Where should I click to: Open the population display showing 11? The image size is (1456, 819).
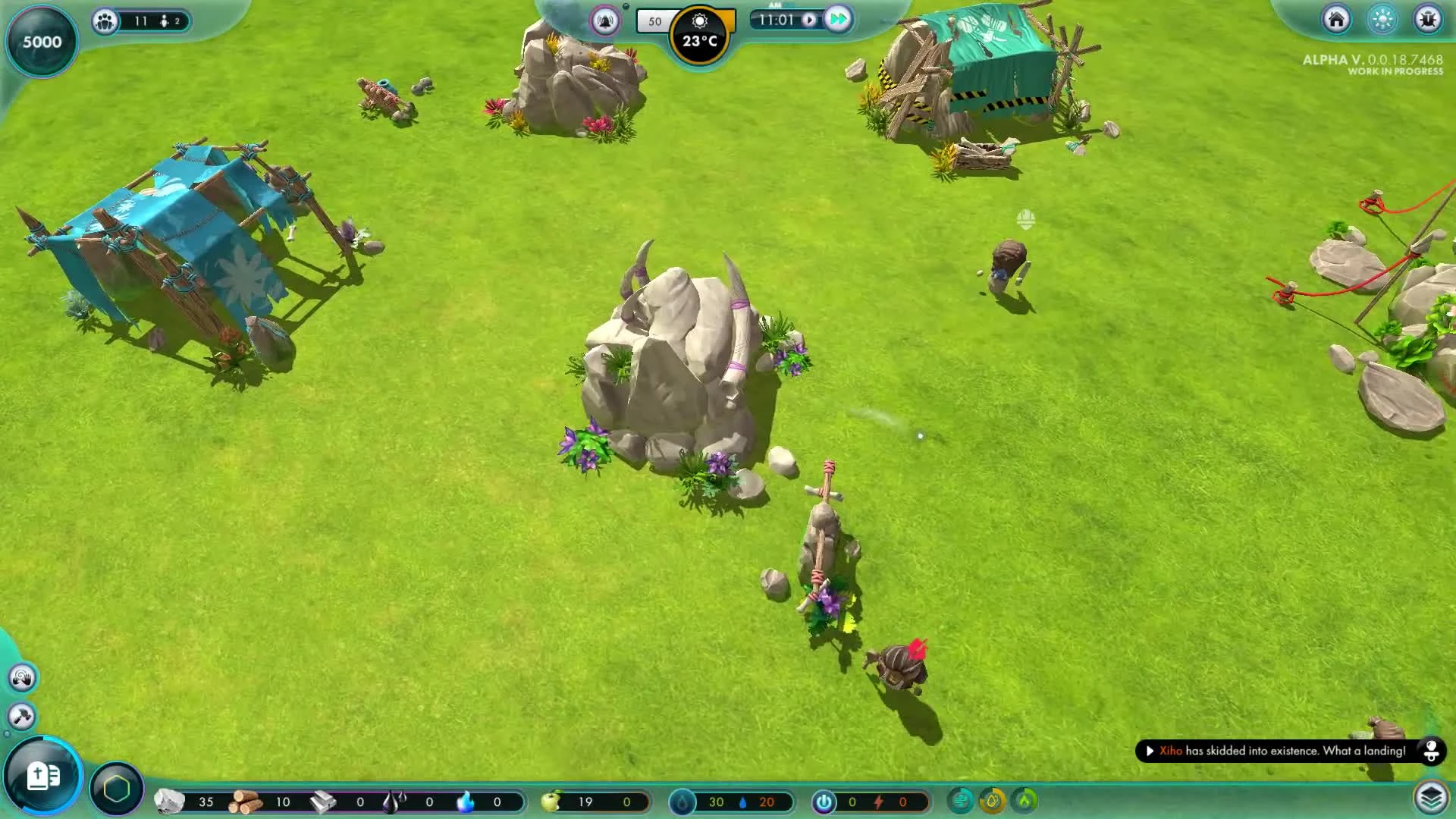[x=106, y=21]
